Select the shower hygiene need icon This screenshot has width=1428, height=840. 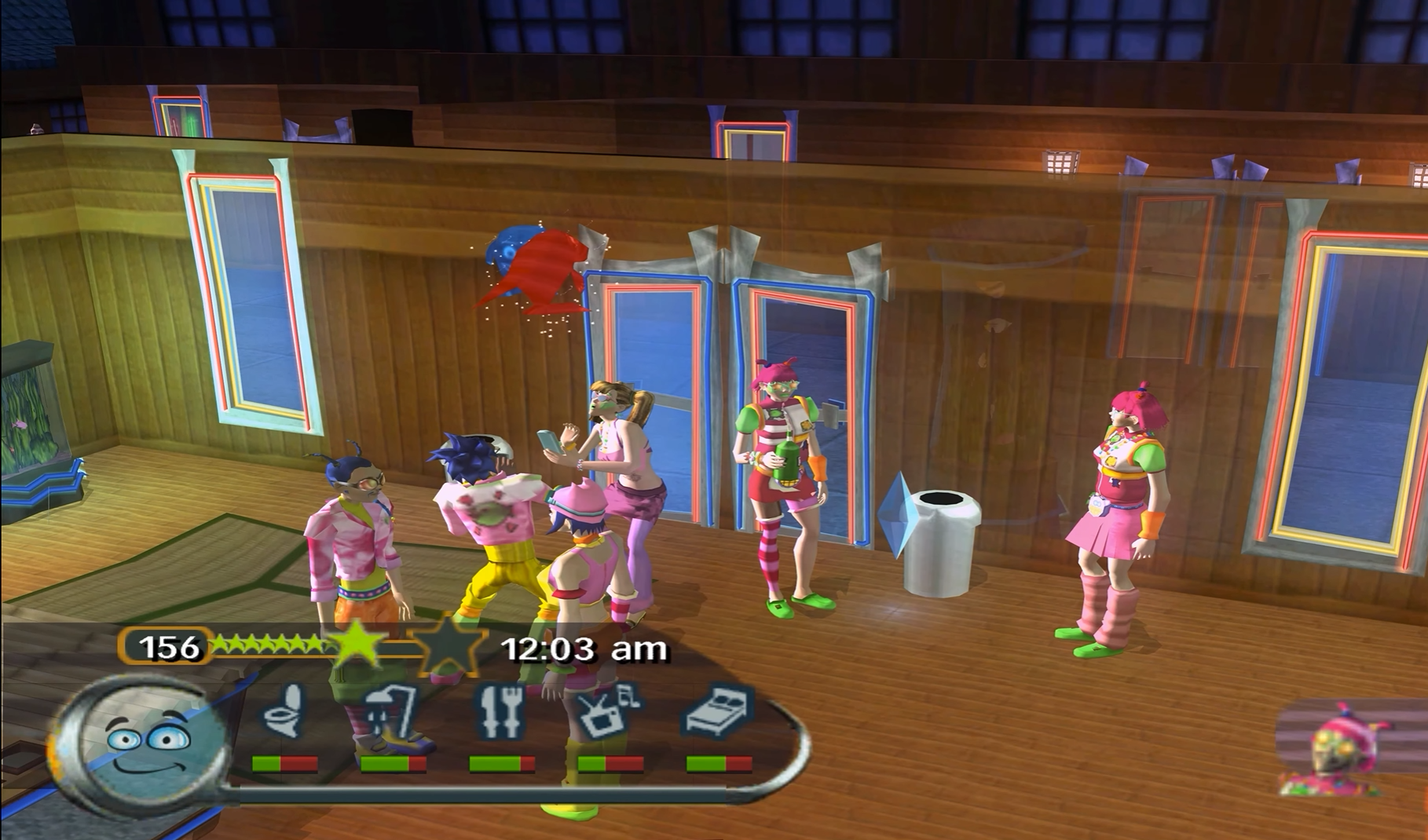click(x=390, y=710)
